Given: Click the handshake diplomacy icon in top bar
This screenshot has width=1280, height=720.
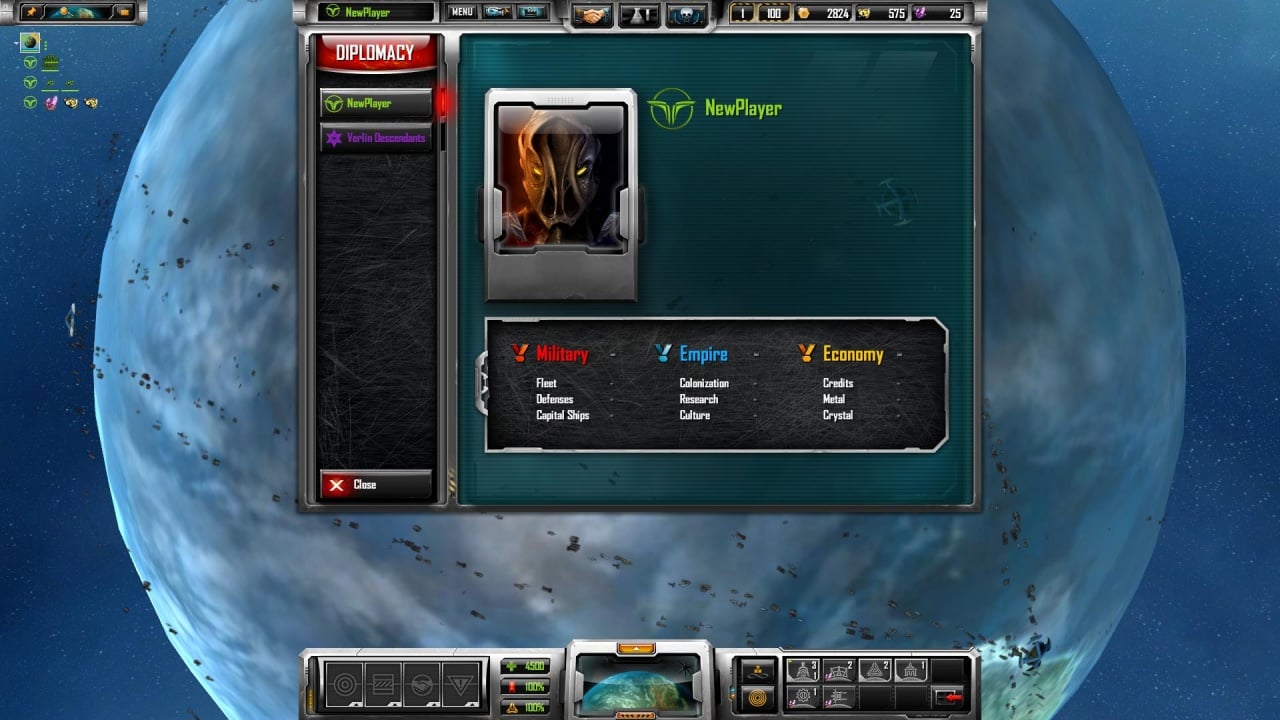Looking at the screenshot, I should click(x=594, y=15).
